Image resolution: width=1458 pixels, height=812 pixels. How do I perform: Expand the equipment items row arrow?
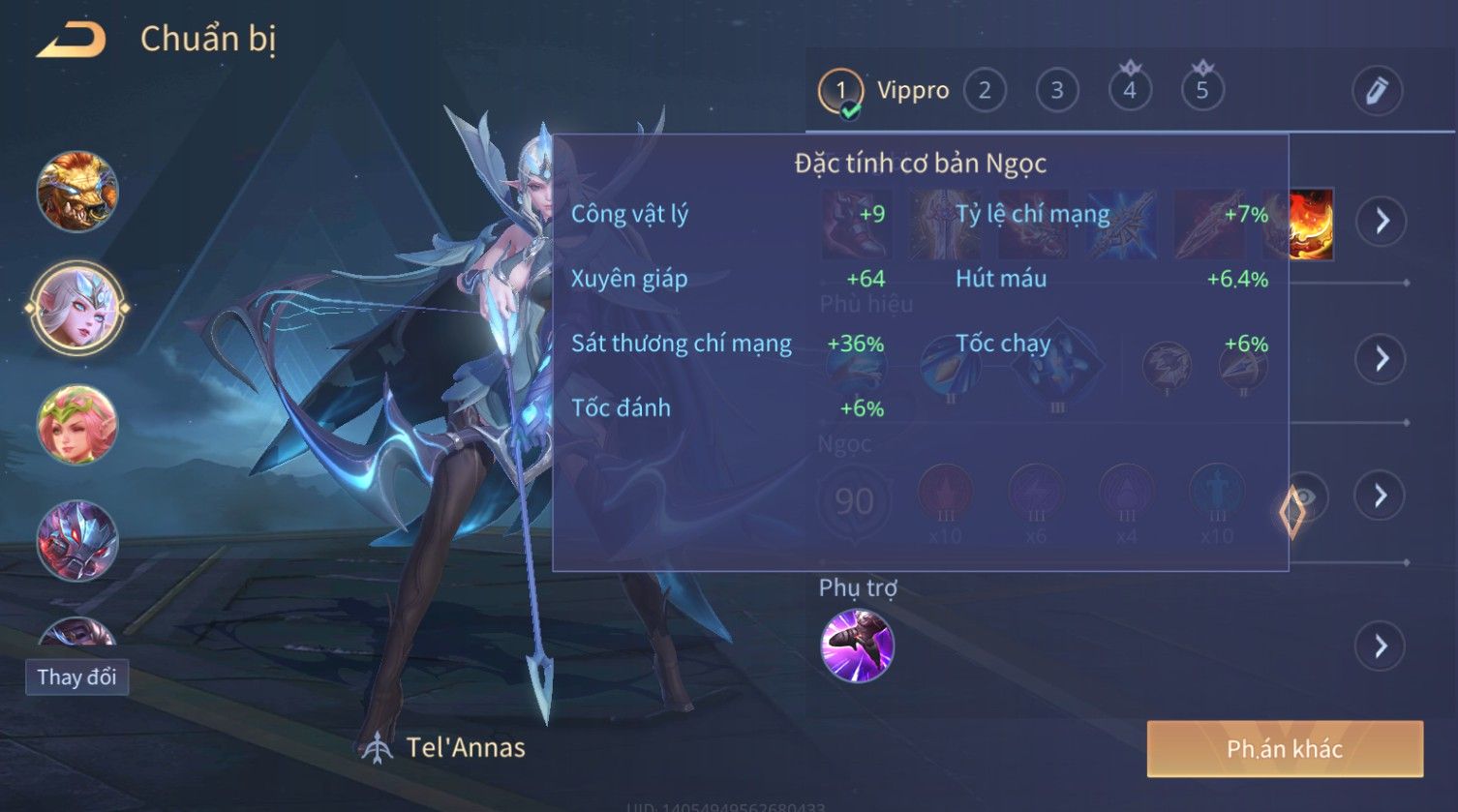coord(1381,221)
